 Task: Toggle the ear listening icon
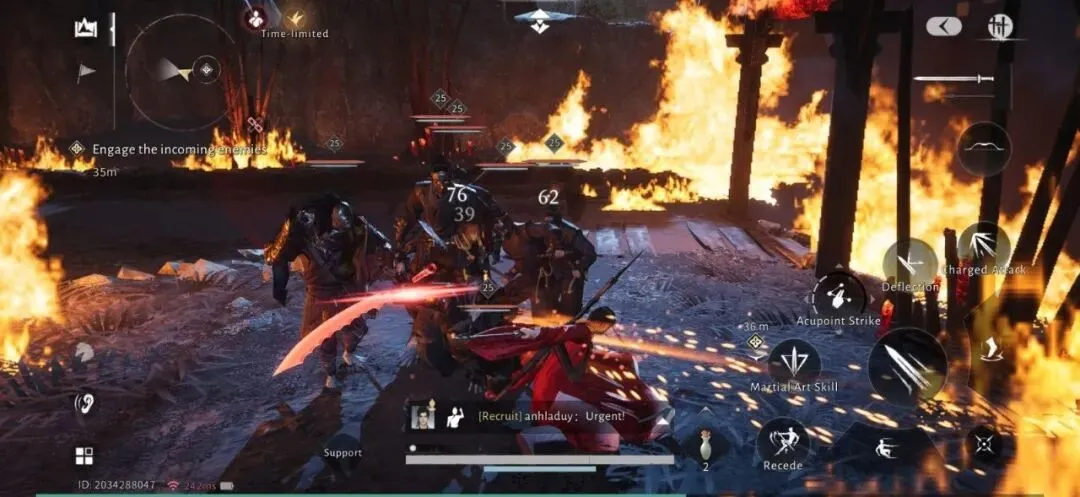pos(85,403)
